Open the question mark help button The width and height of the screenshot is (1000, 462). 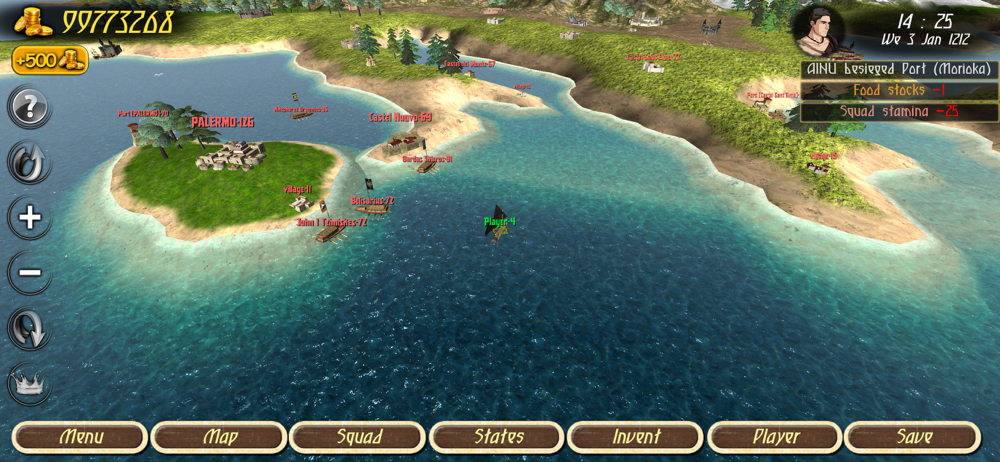(x=30, y=107)
